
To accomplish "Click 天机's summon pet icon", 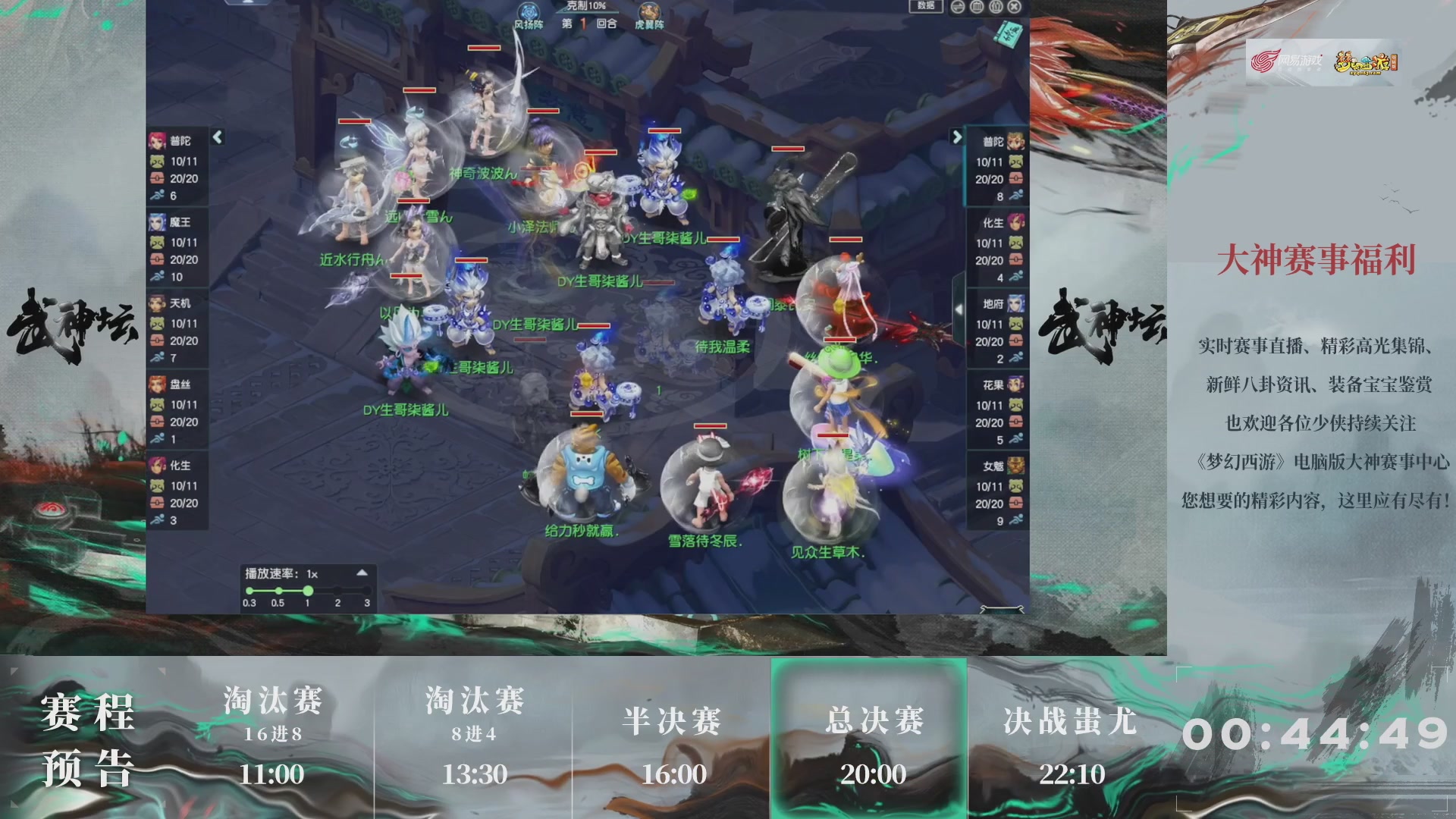I will [156, 324].
